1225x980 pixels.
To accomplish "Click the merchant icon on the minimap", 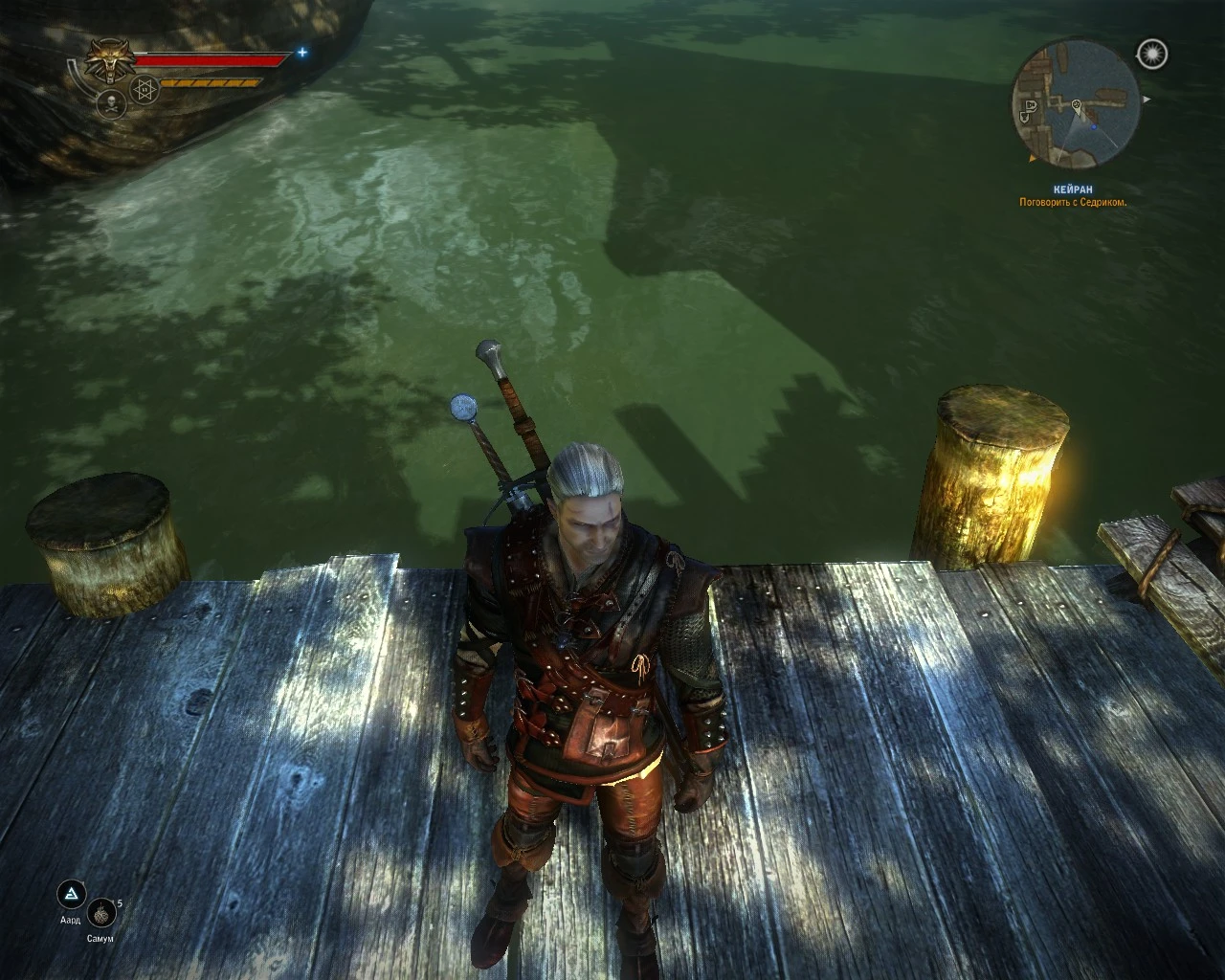I will [x=1032, y=106].
